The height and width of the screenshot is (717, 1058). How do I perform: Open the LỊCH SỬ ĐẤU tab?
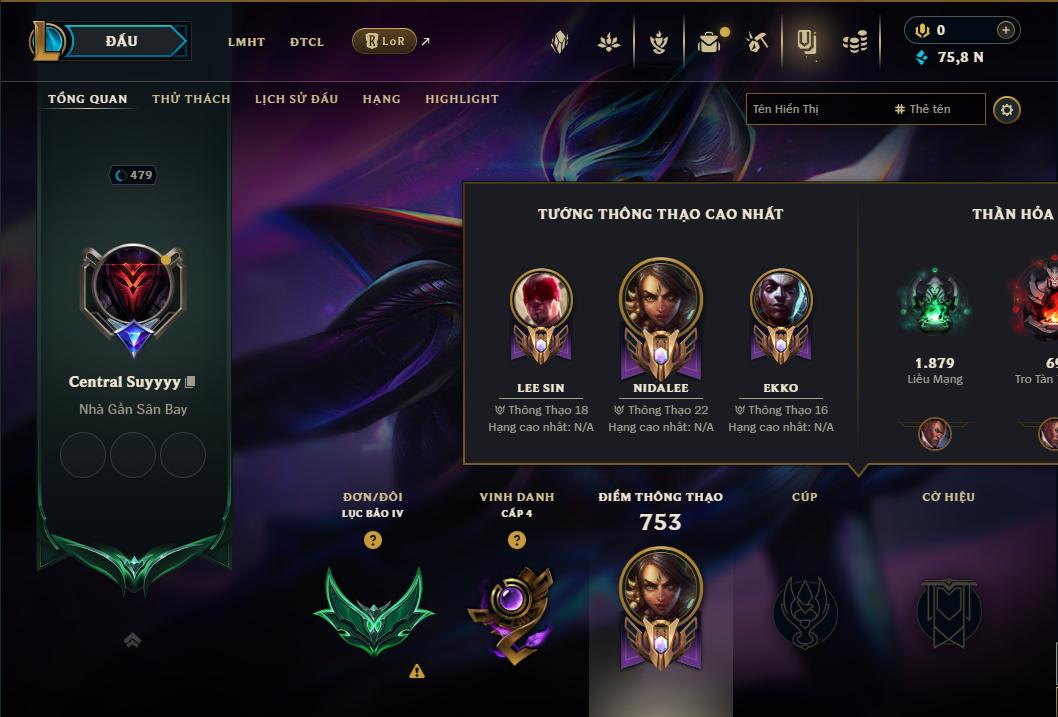tap(296, 99)
